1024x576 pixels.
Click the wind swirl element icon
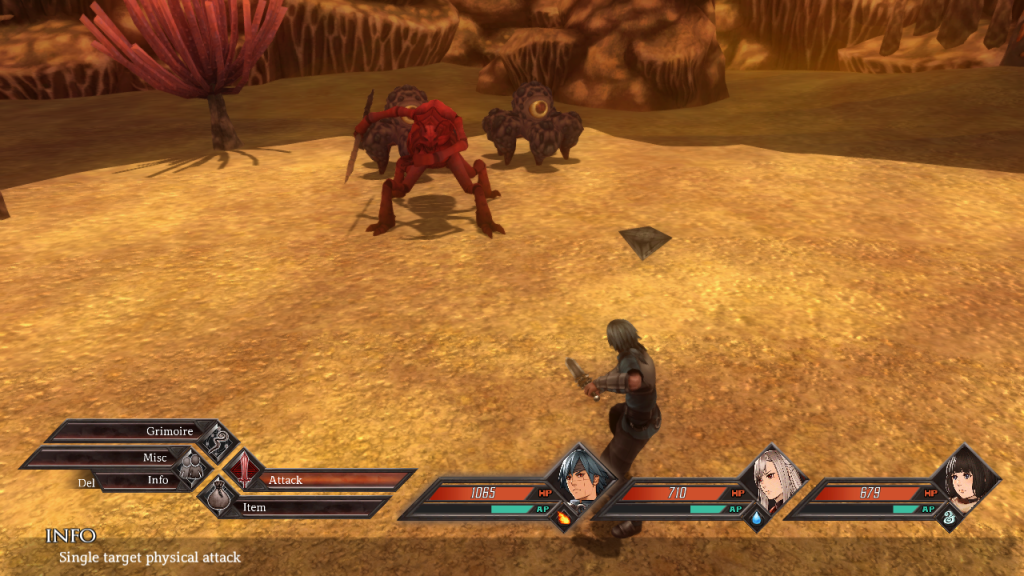click(x=950, y=518)
